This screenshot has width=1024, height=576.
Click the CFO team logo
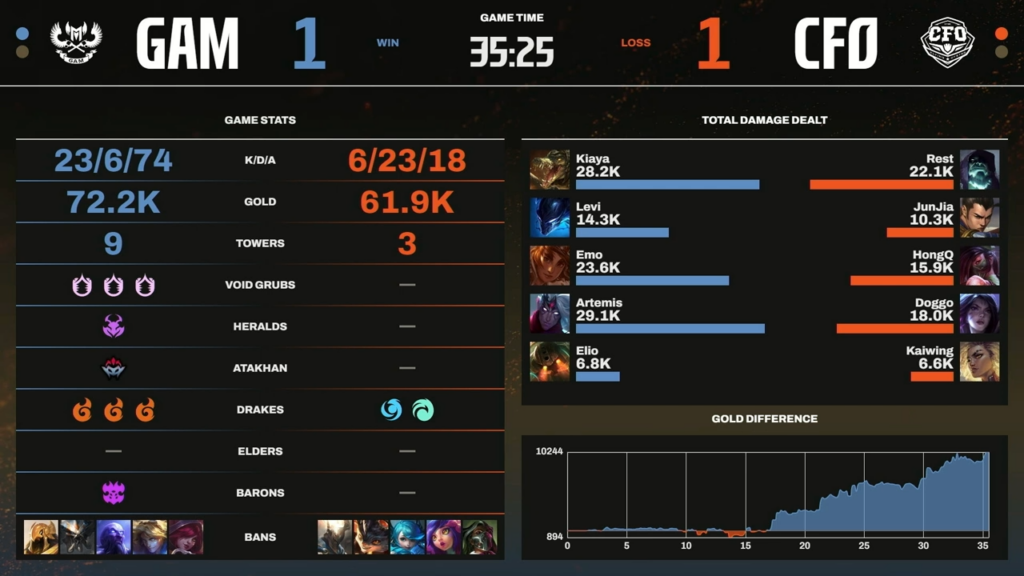pyautogui.click(x=946, y=43)
